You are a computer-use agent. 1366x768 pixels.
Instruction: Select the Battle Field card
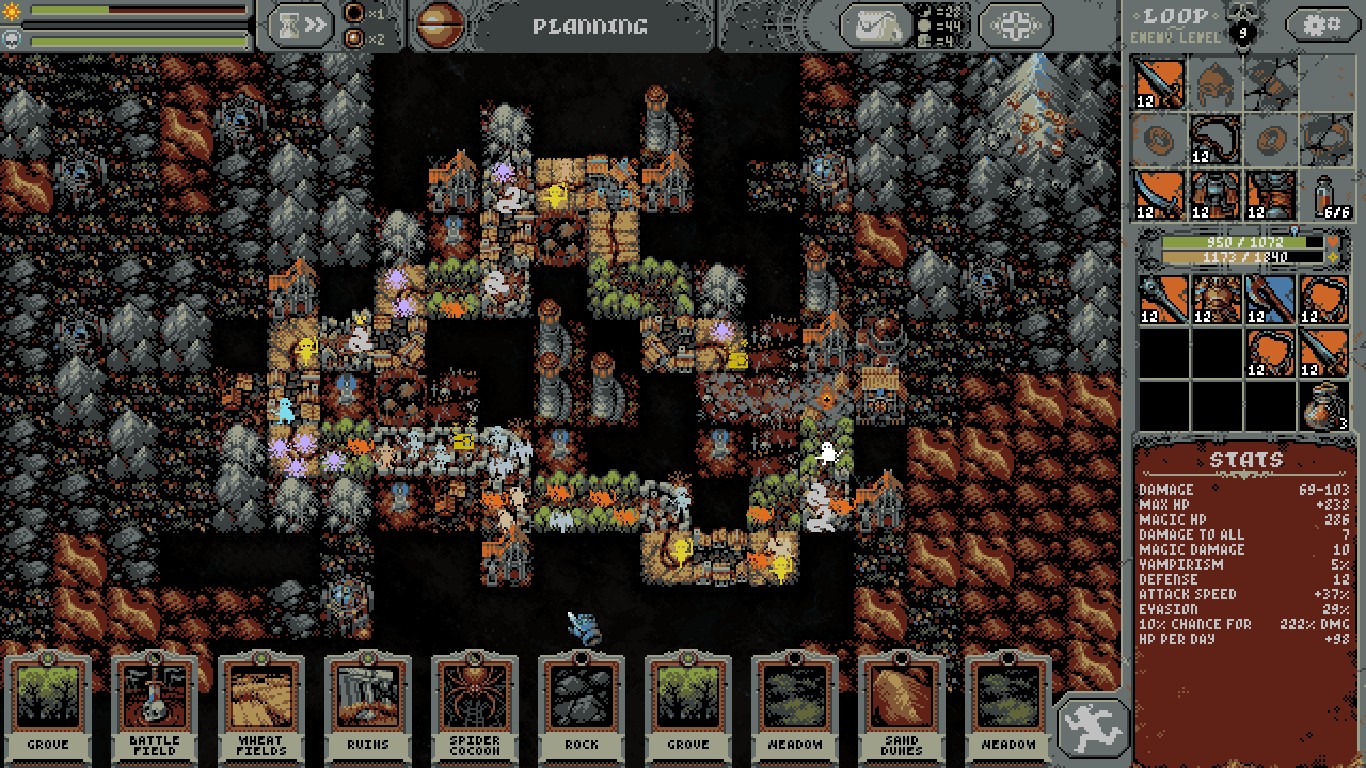click(155, 703)
